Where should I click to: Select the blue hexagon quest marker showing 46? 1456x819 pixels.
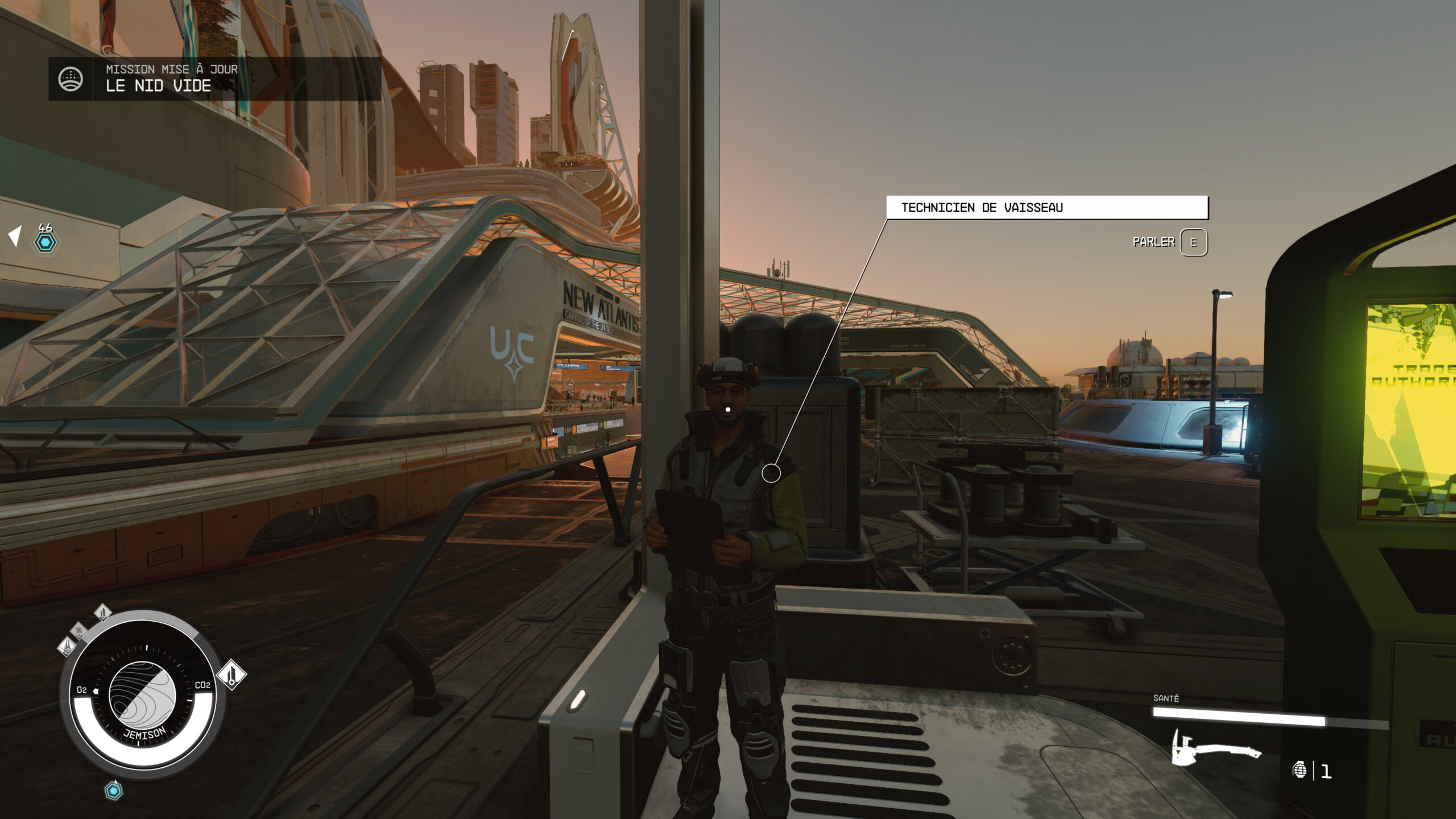(45, 242)
